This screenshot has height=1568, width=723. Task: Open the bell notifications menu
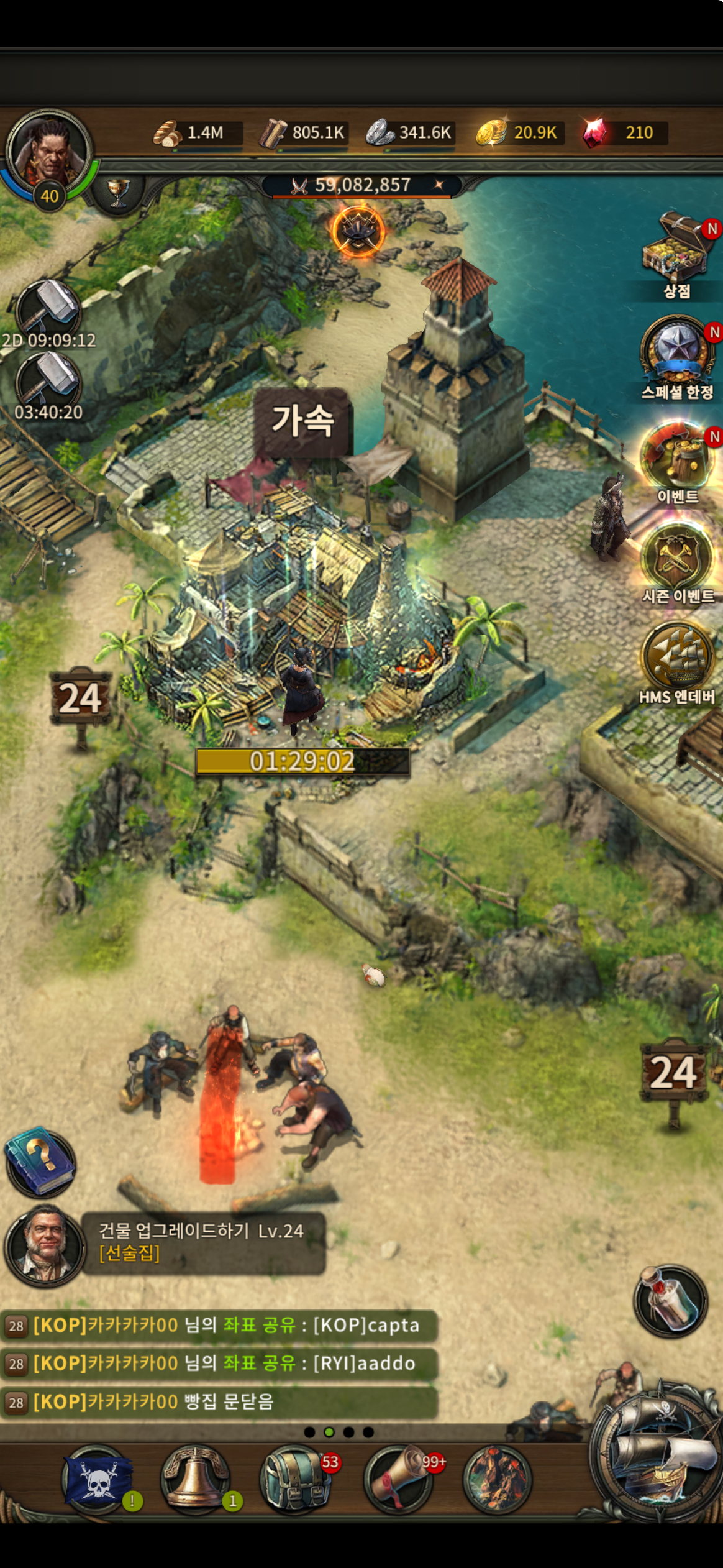[195, 1481]
